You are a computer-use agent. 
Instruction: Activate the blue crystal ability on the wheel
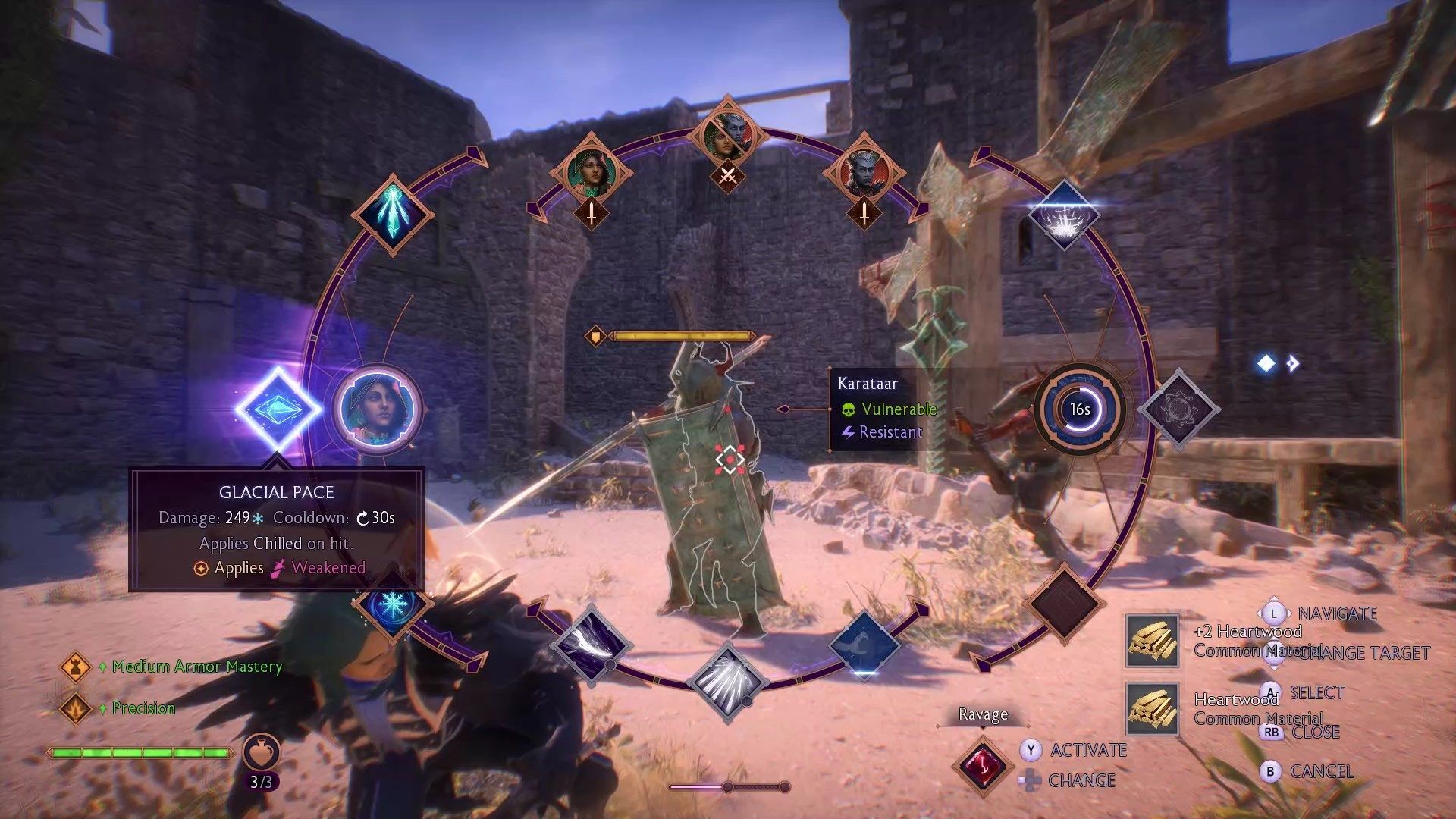coord(392,214)
